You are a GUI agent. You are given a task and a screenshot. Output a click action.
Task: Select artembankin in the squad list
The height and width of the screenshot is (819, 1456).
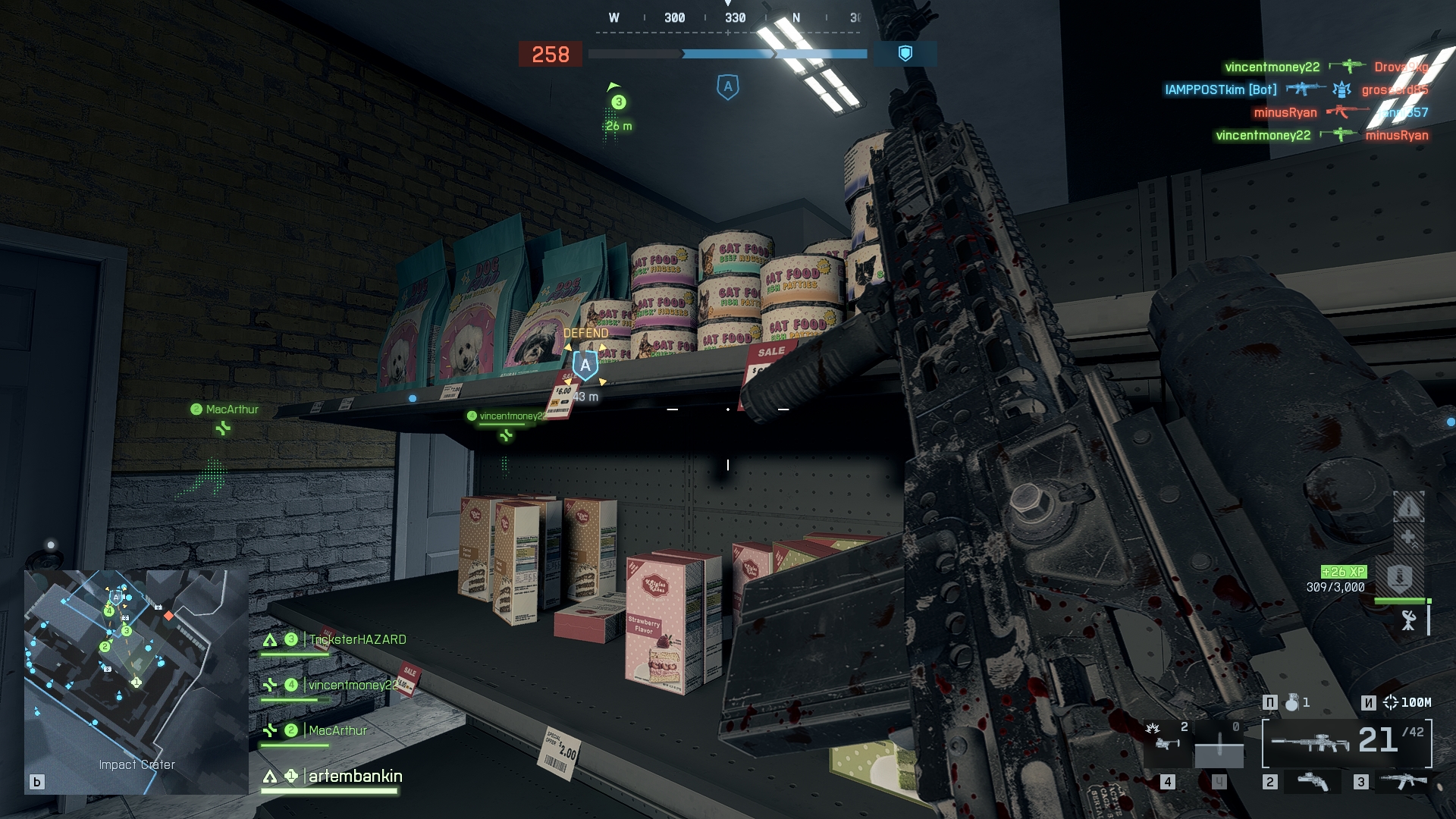[x=355, y=777]
